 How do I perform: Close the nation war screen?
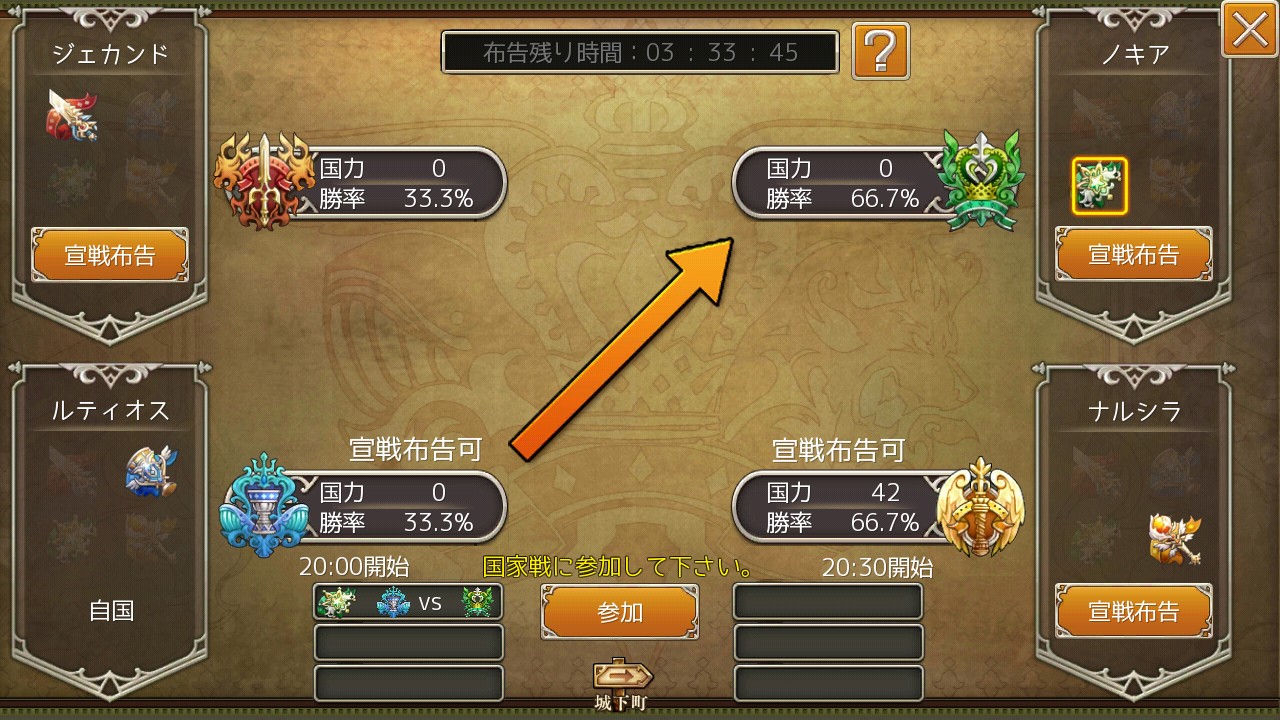tap(1248, 30)
